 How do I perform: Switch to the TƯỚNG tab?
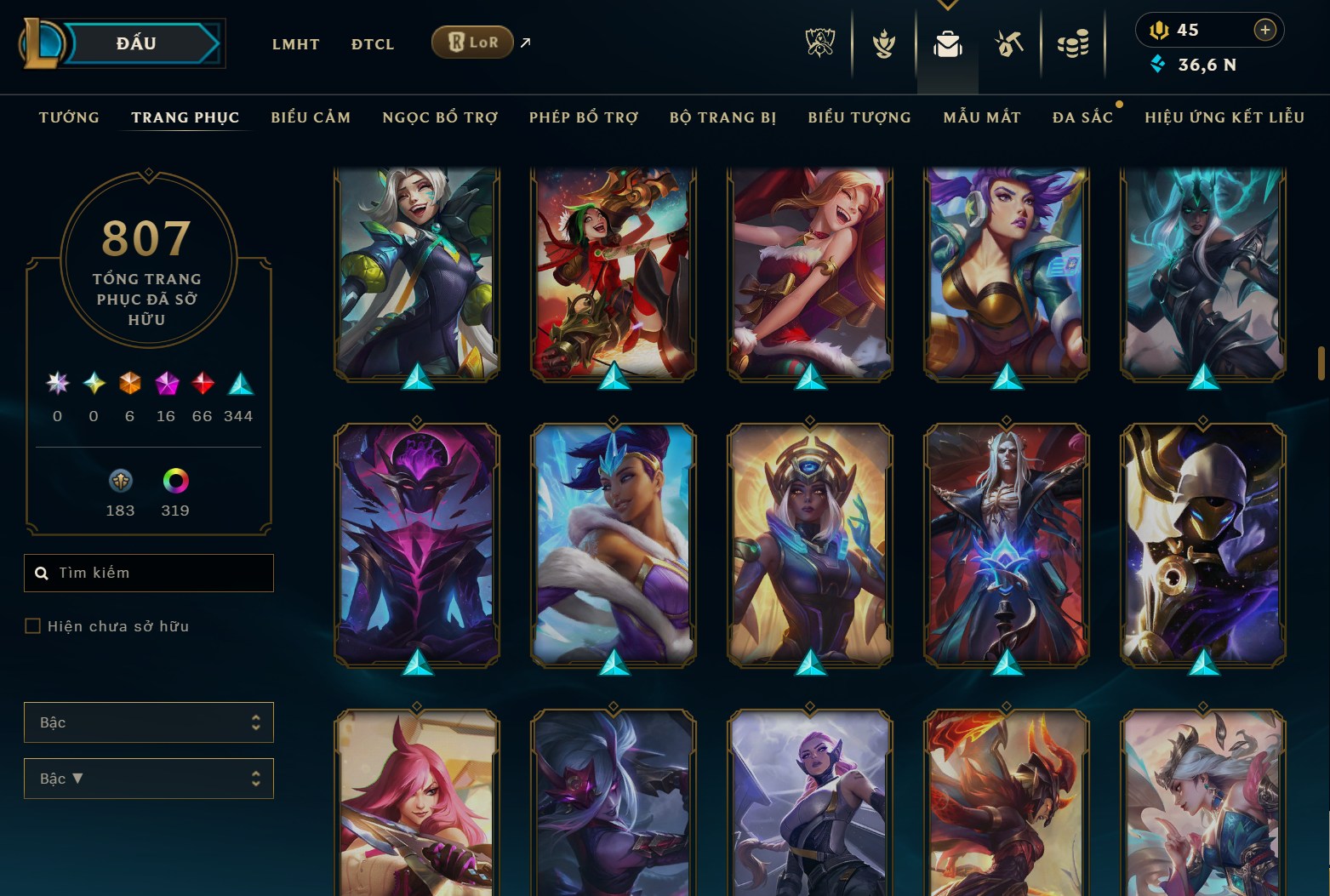coord(68,117)
